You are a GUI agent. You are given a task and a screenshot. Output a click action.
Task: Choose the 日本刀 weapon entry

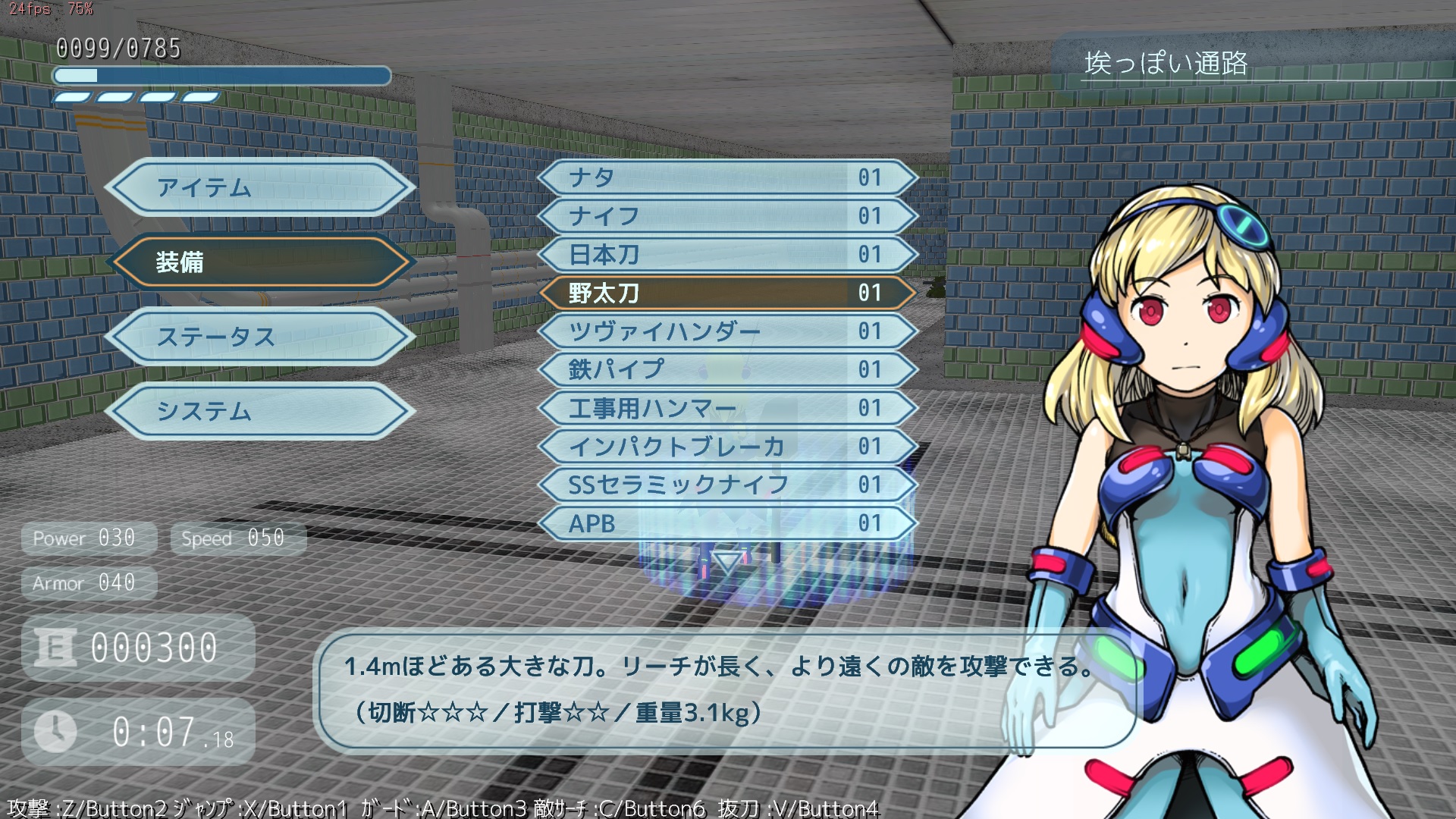click(x=726, y=255)
